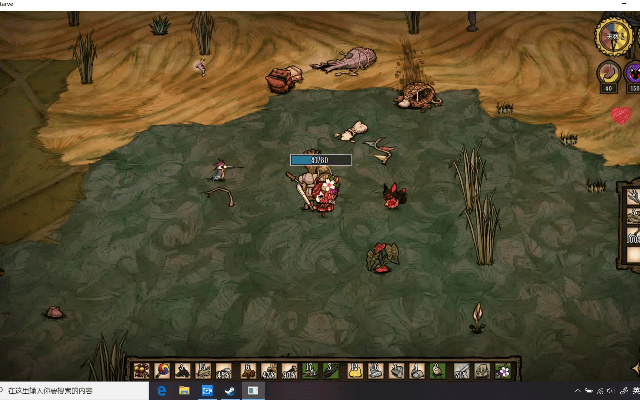Click the day-night cycle clock

(611, 36)
